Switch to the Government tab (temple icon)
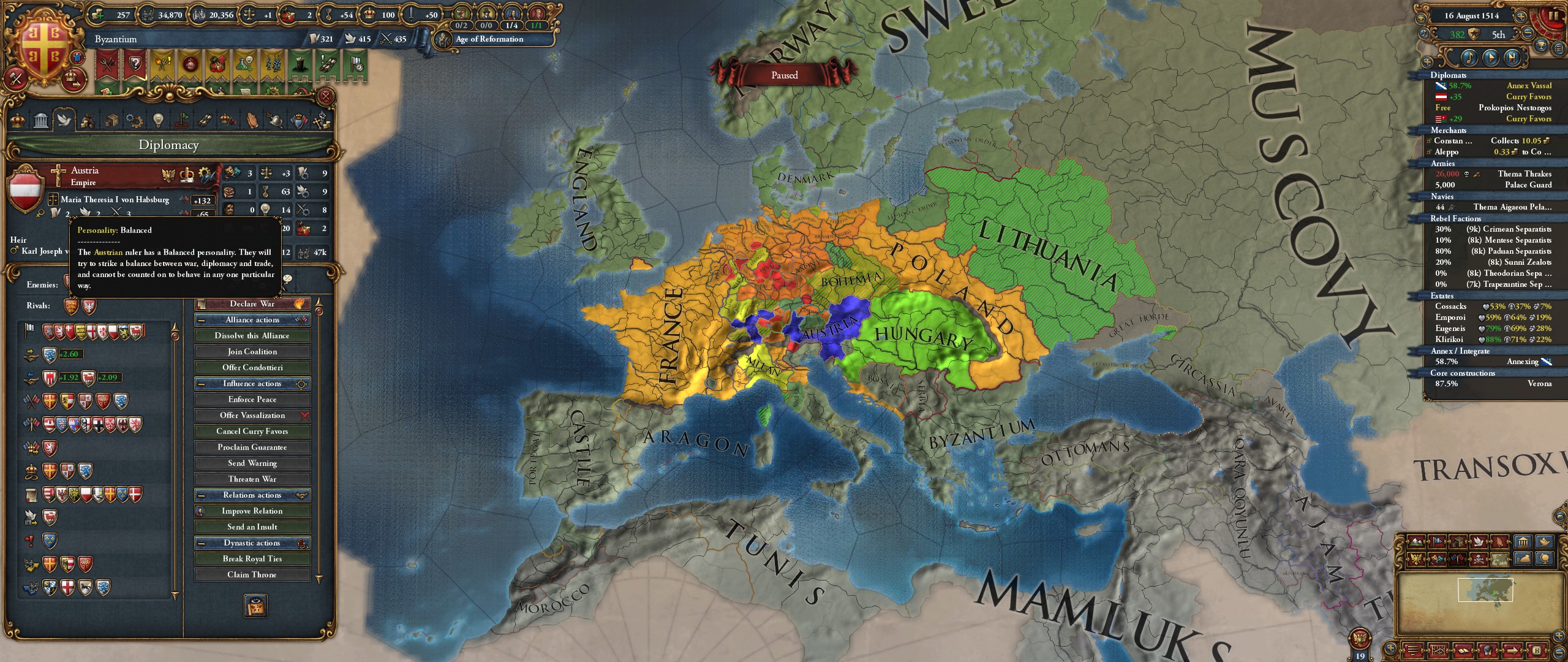Screen dimensions: 1568x662 click(x=40, y=121)
